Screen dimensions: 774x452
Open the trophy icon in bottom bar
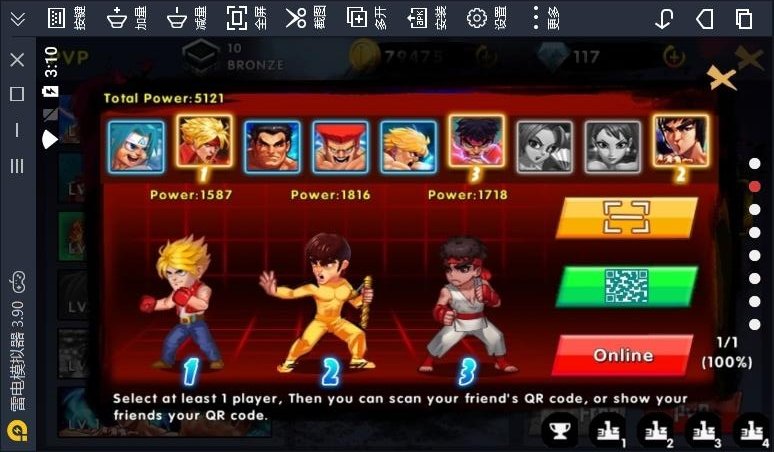click(561, 430)
